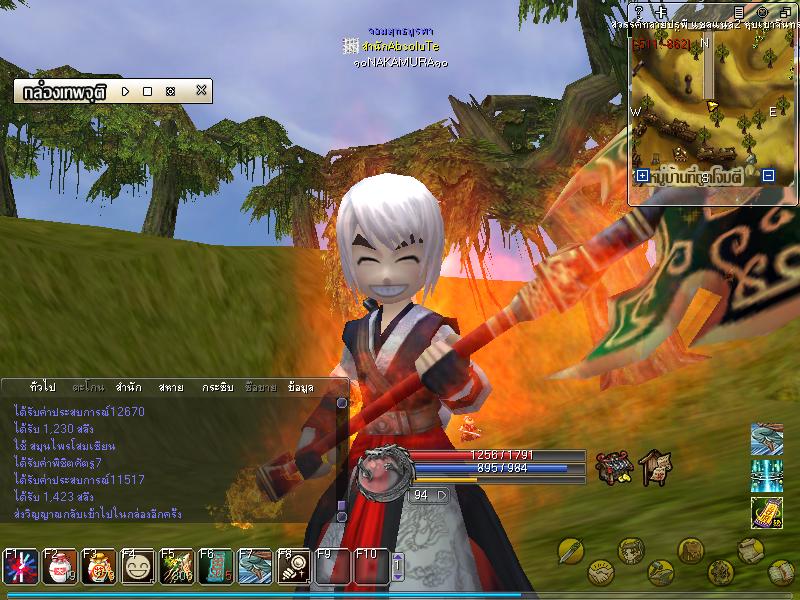Click the play arrow on กล่องเทพจุติ panel
The height and width of the screenshot is (600, 800).
pos(125,91)
